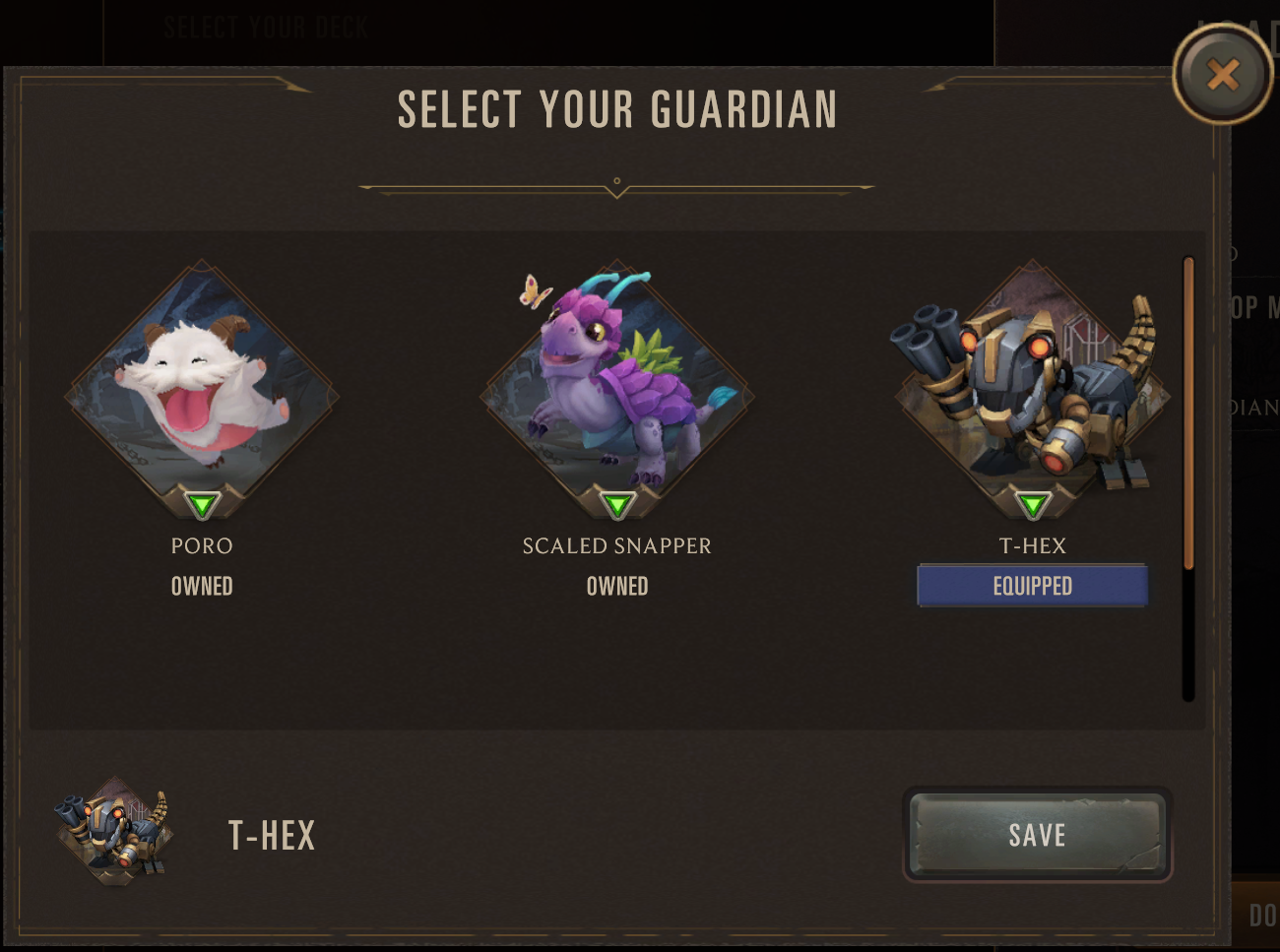Click the Equipped label under T-Hex
Image resolution: width=1280 pixels, height=952 pixels.
coord(1032,586)
